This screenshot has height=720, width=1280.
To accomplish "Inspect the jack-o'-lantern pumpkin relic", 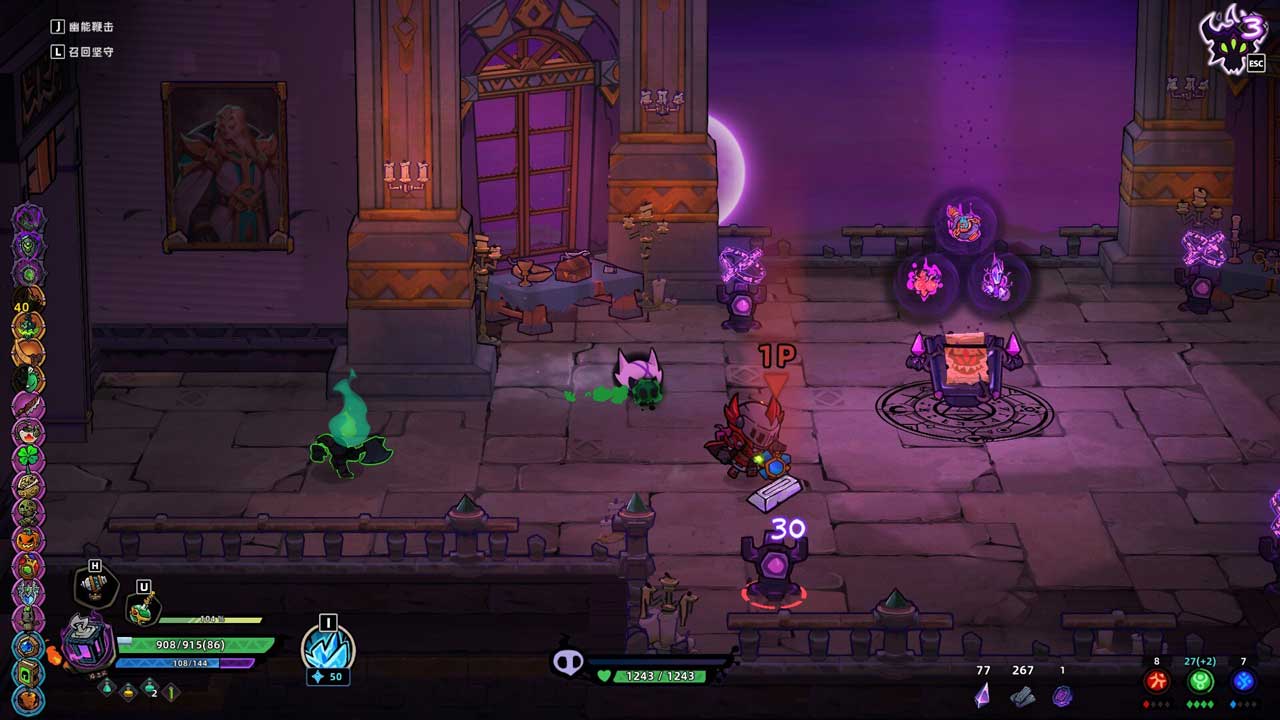I will coord(28,540).
